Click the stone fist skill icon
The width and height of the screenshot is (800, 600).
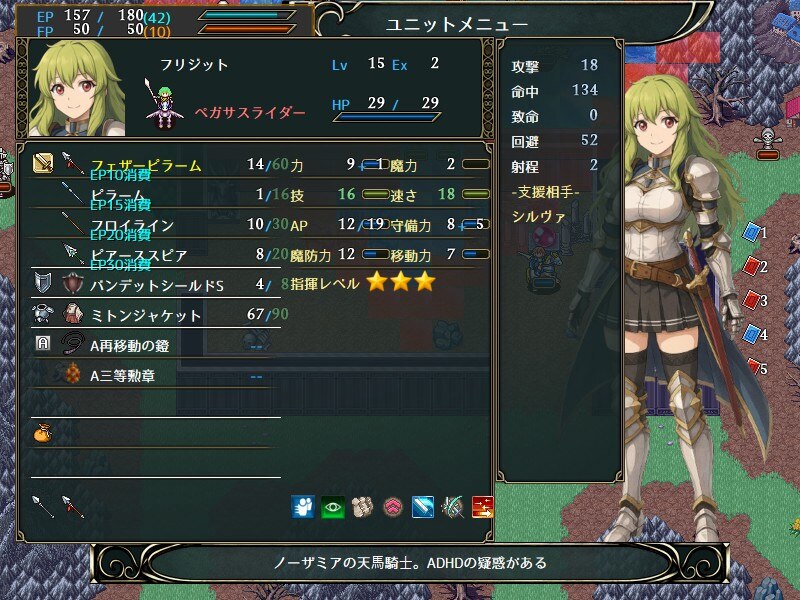363,506
